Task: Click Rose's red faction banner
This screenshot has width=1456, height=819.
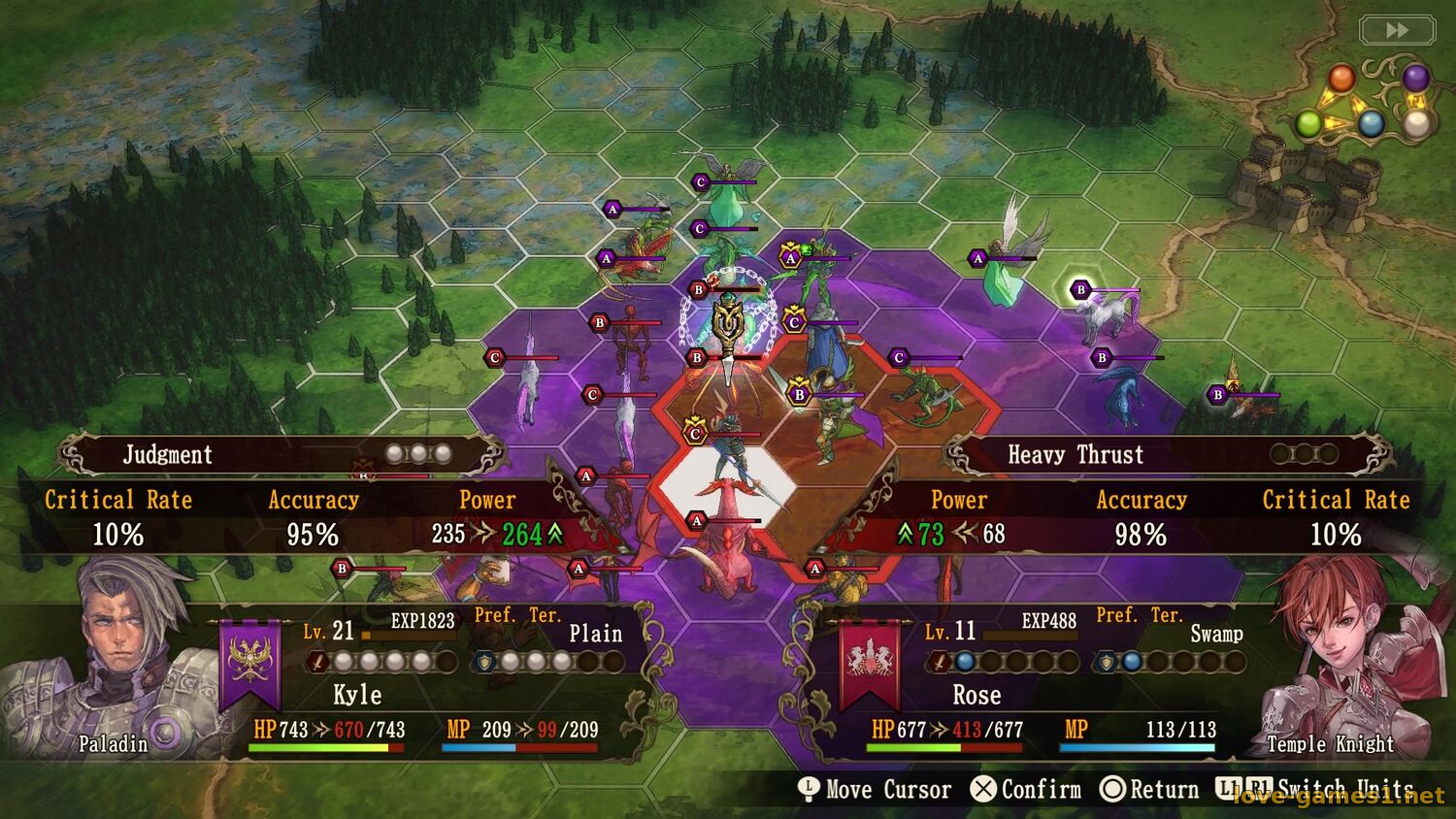Action: pyautogui.click(x=870, y=665)
